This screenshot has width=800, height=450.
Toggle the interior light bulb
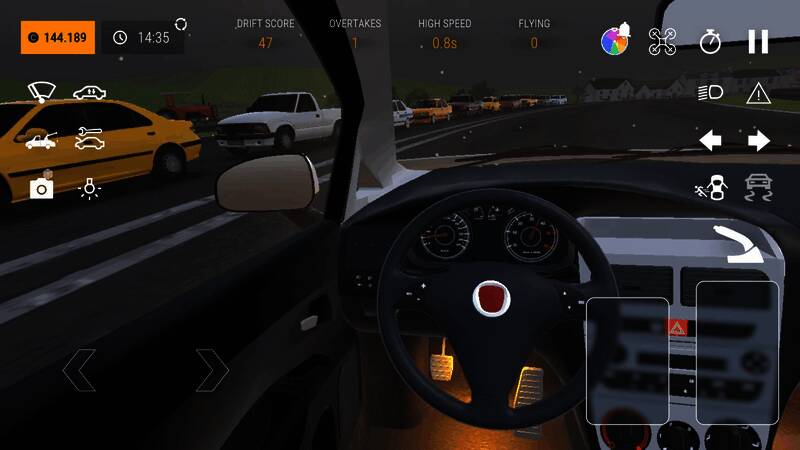(x=89, y=188)
